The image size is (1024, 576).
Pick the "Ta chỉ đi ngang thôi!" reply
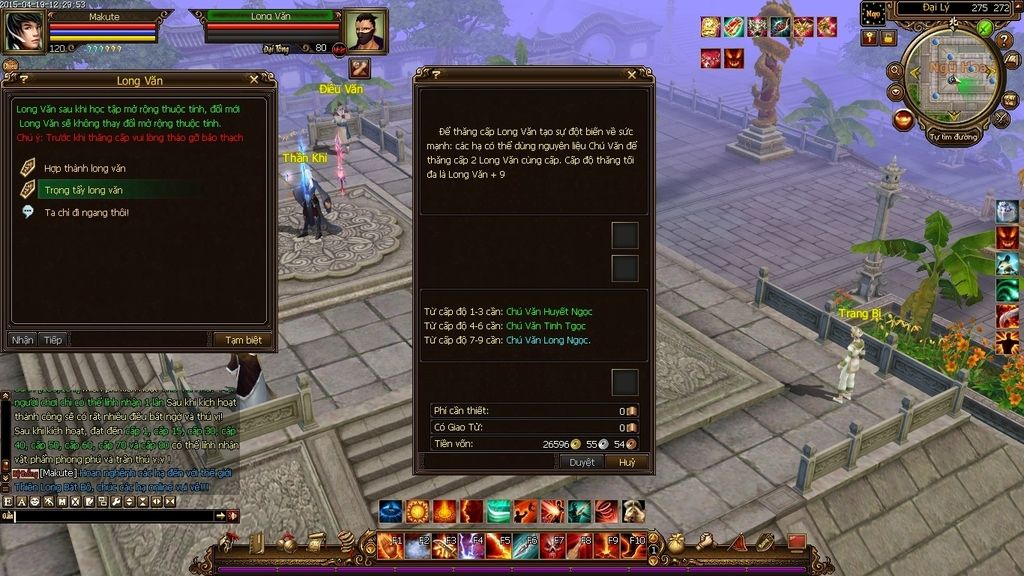tap(85, 212)
